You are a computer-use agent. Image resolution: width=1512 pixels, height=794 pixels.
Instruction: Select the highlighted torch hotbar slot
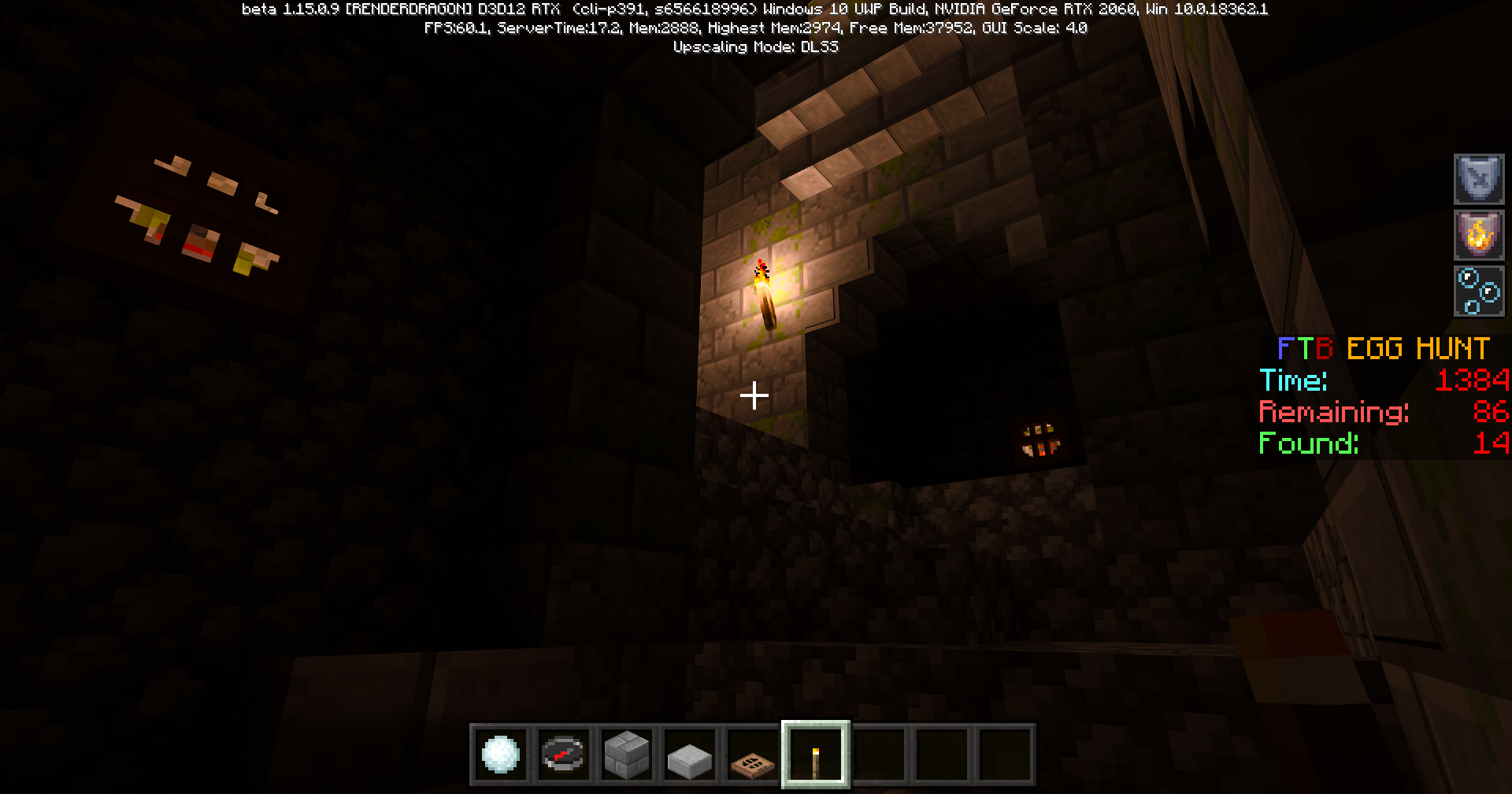(816, 755)
